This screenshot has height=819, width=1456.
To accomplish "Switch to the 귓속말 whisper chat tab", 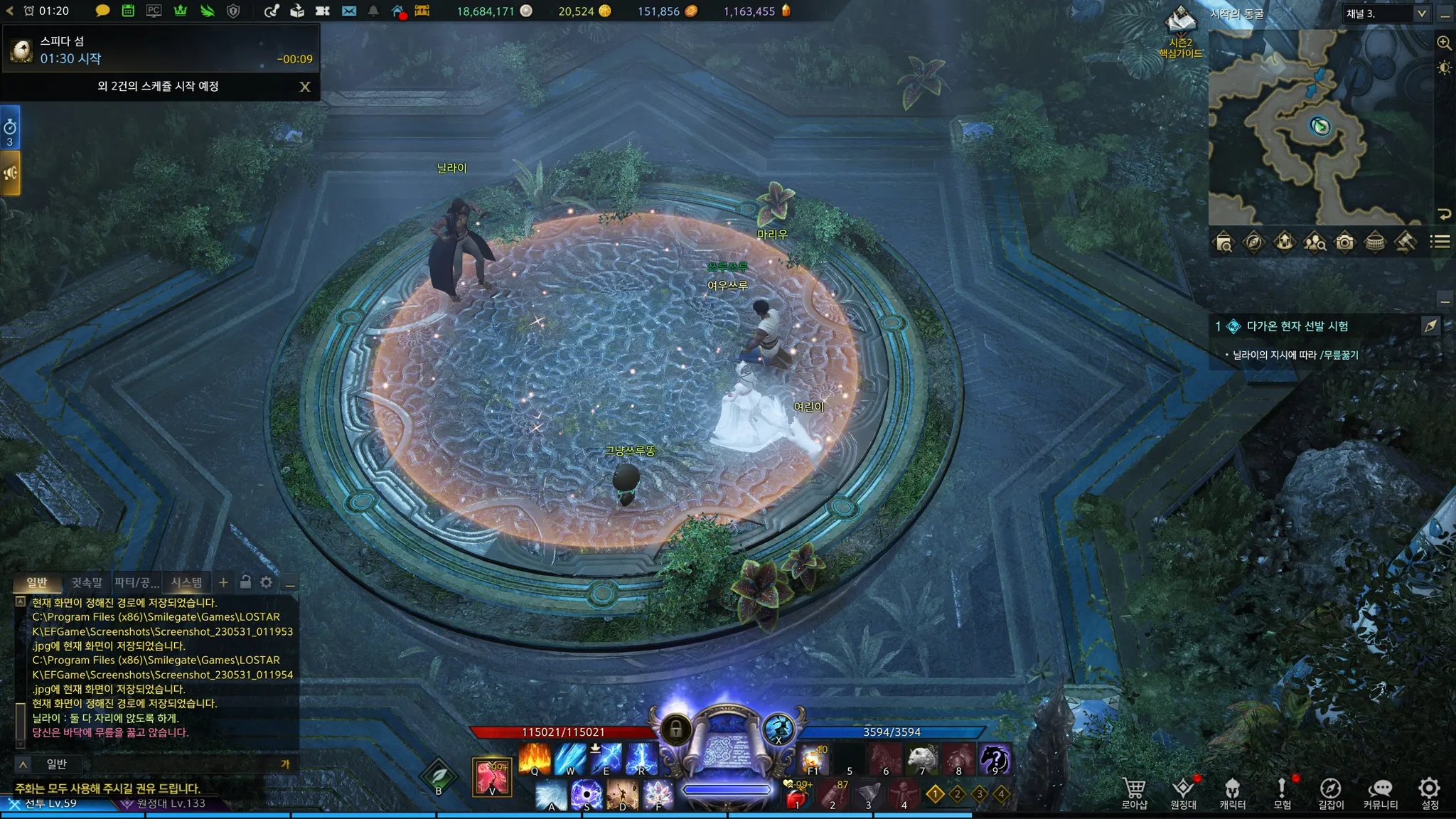I will point(87,583).
